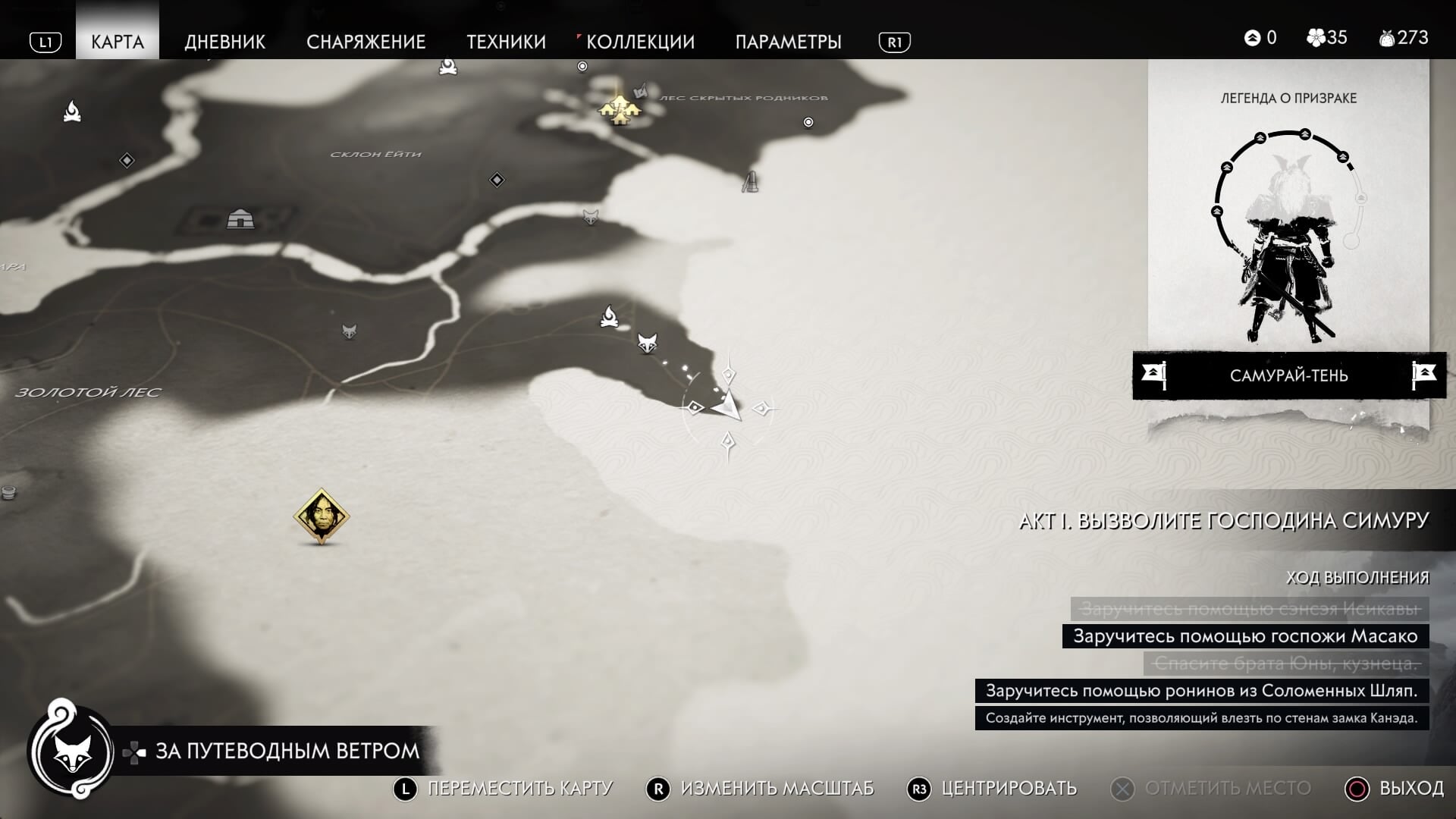Select the golden portrait quest marker
The image size is (1456, 819).
(321, 516)
